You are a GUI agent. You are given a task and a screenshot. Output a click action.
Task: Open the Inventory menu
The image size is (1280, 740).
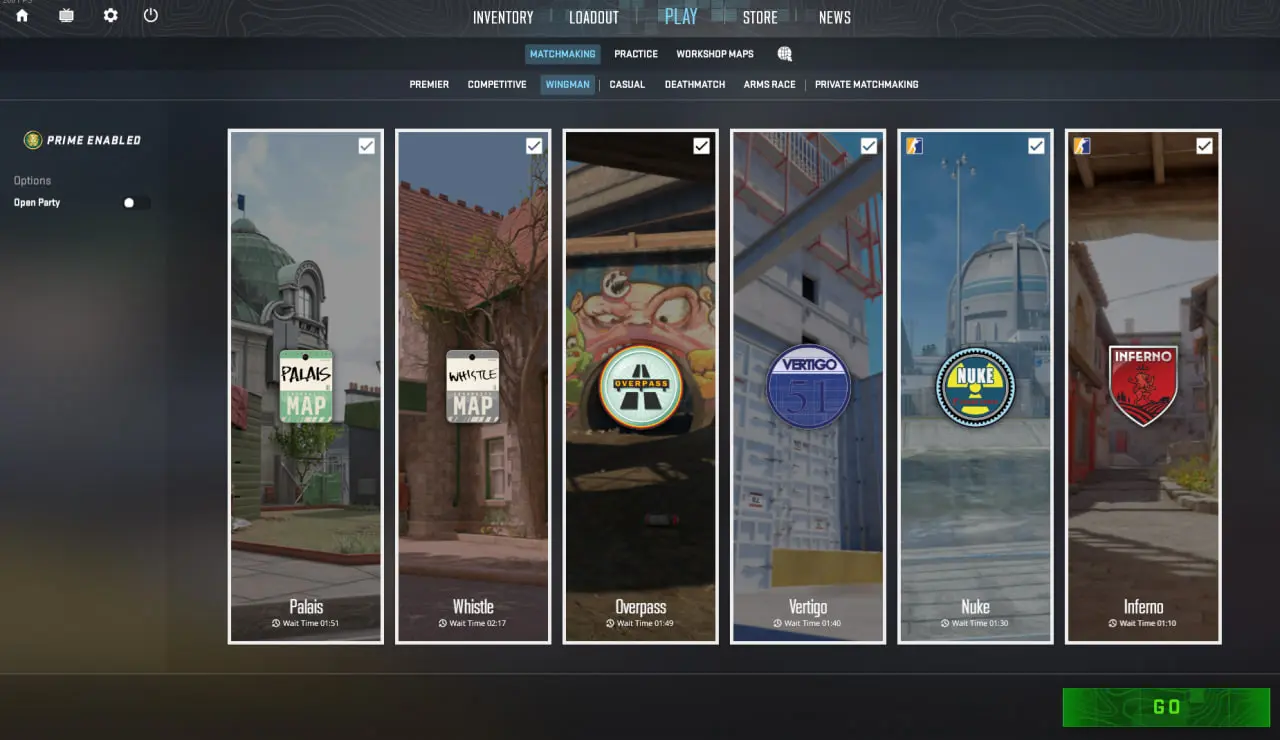click(503, 17)
